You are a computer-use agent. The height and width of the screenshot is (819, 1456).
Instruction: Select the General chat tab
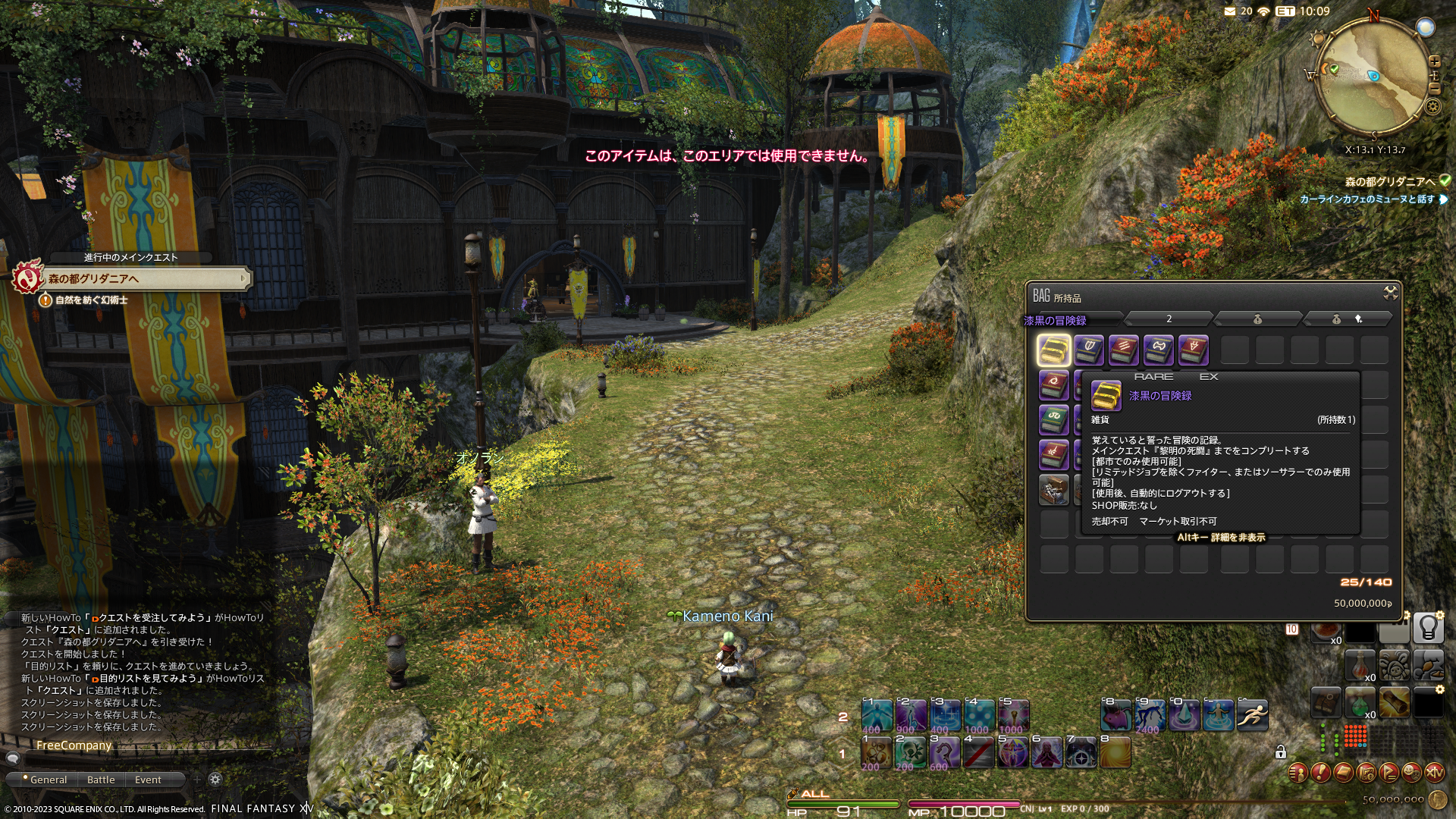click(x=49, y=780)
